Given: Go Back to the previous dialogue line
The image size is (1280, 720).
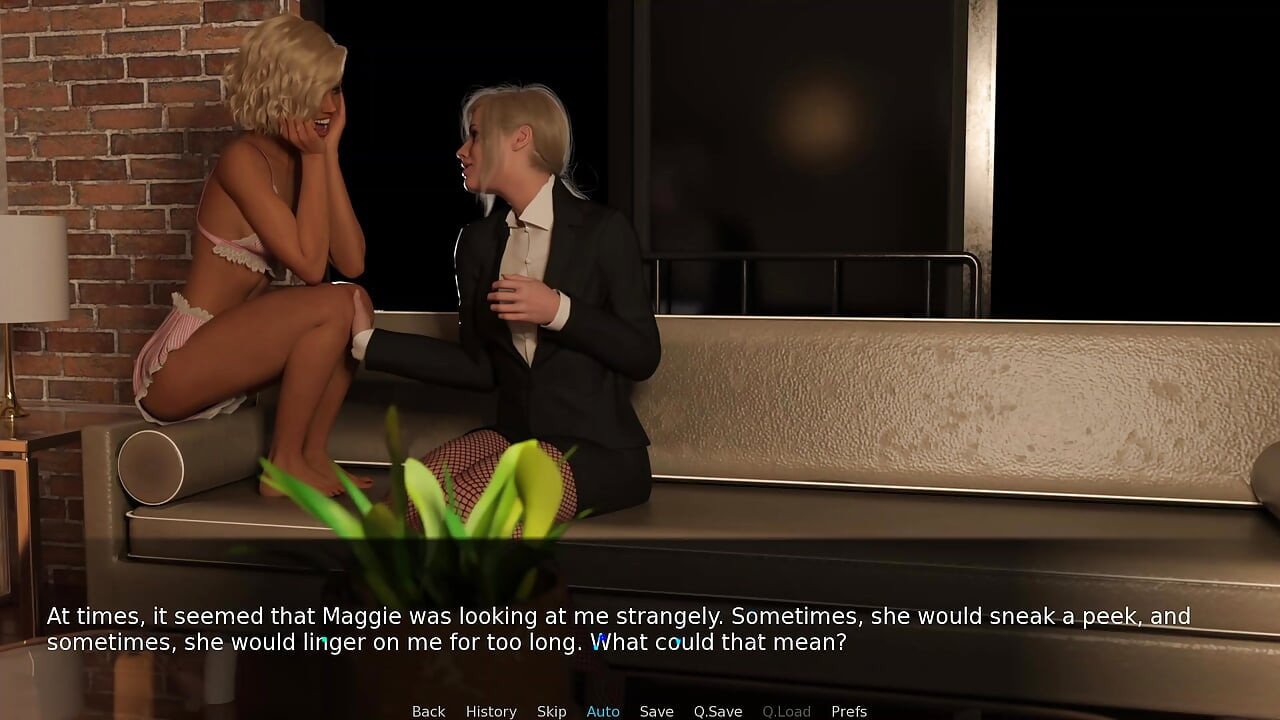Looking at the screenshot, I should [x=428, y=711].
